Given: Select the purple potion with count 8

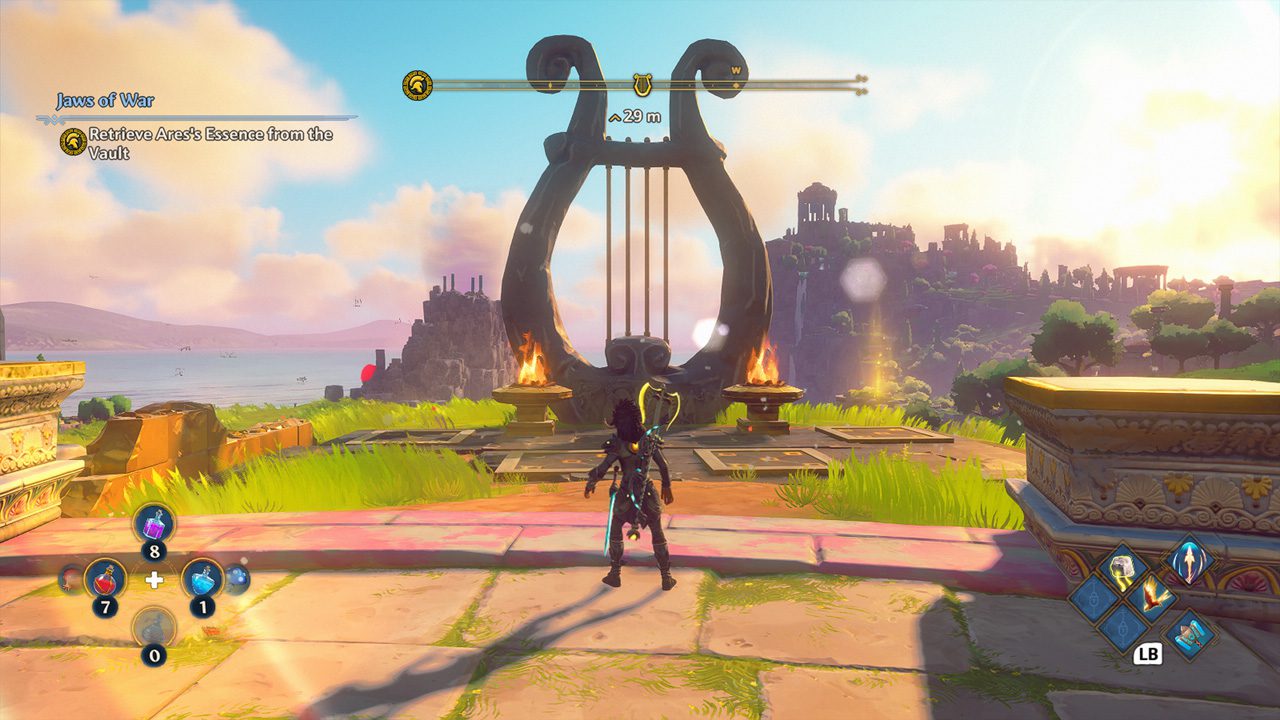Looking at the screenshot, I should (155, 524).
